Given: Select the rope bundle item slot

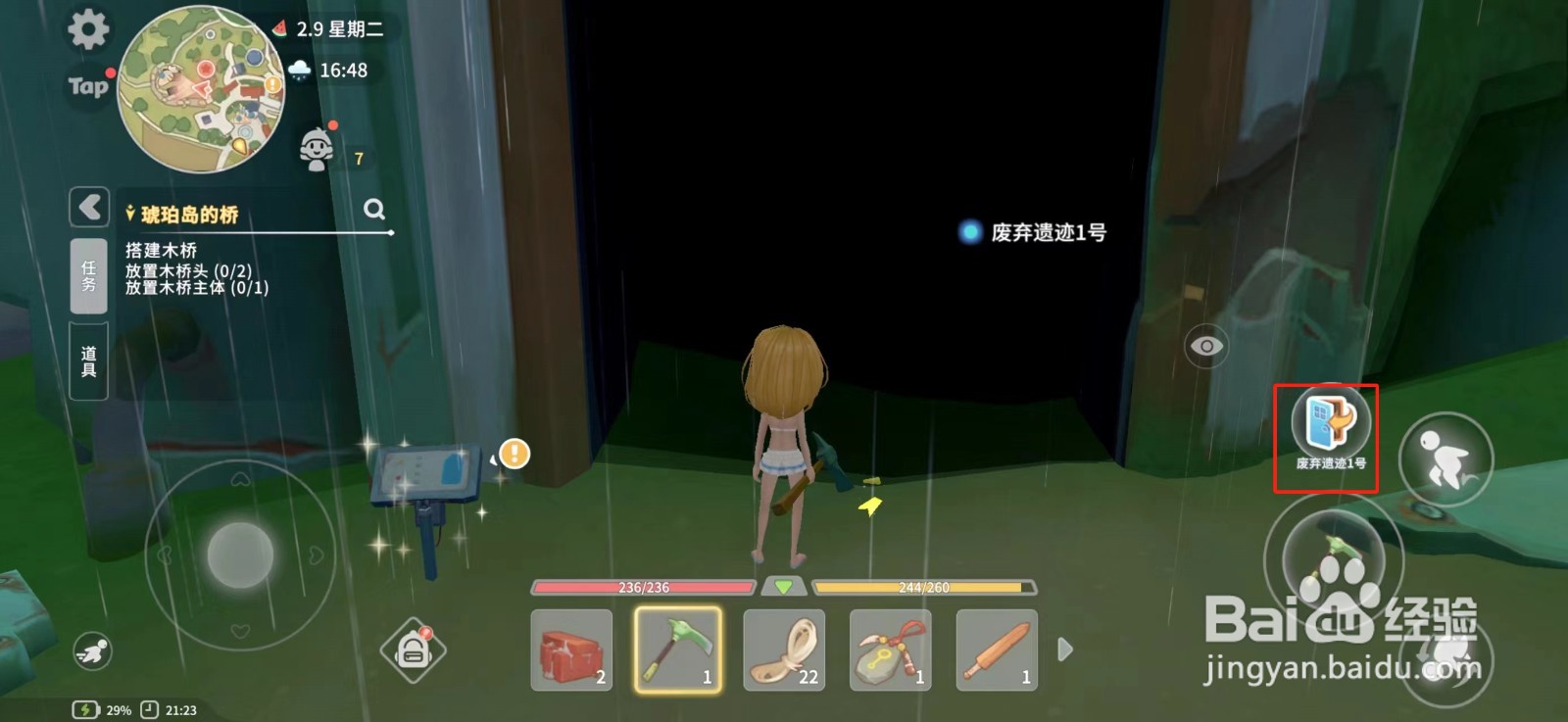Looking at the screenshot, I should [x=784, y=650].
